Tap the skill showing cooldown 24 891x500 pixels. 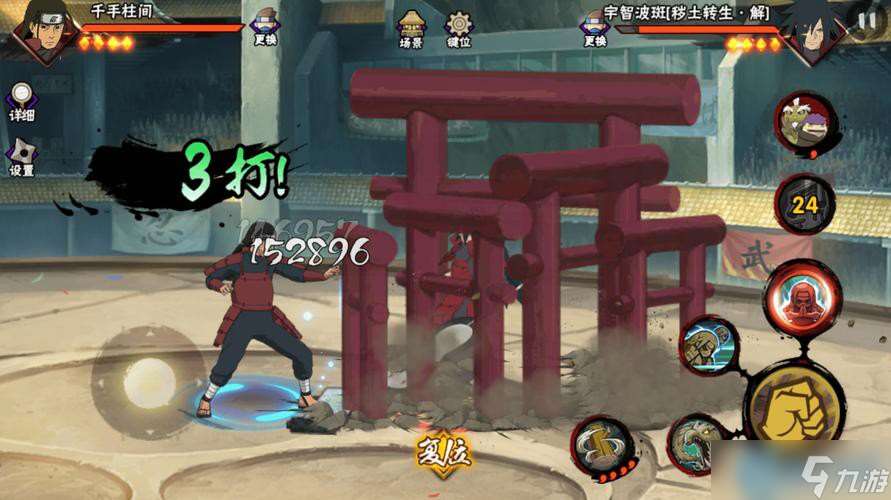pos(804,205)
